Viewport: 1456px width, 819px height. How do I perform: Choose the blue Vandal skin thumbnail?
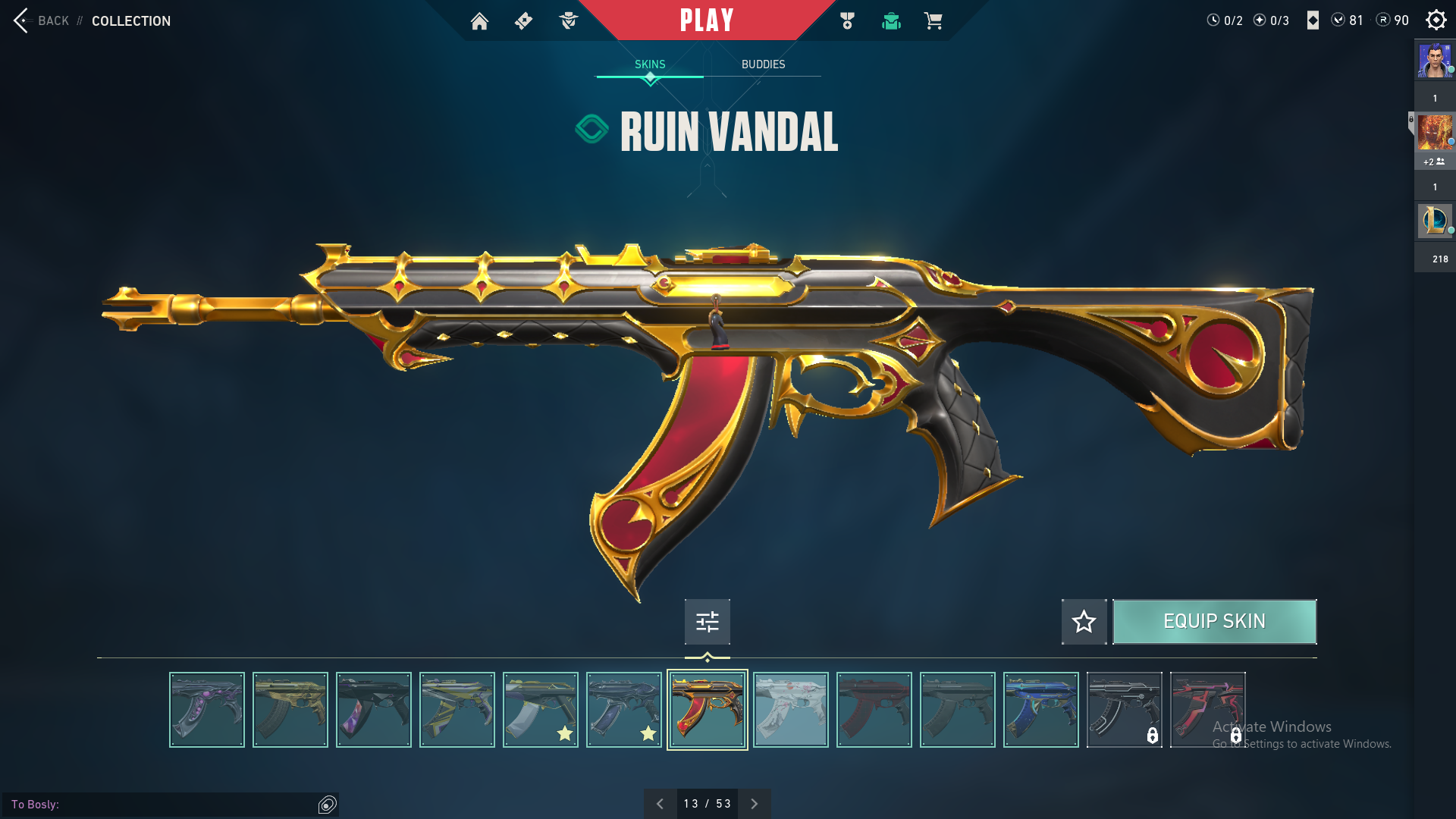click(1041, 710)
